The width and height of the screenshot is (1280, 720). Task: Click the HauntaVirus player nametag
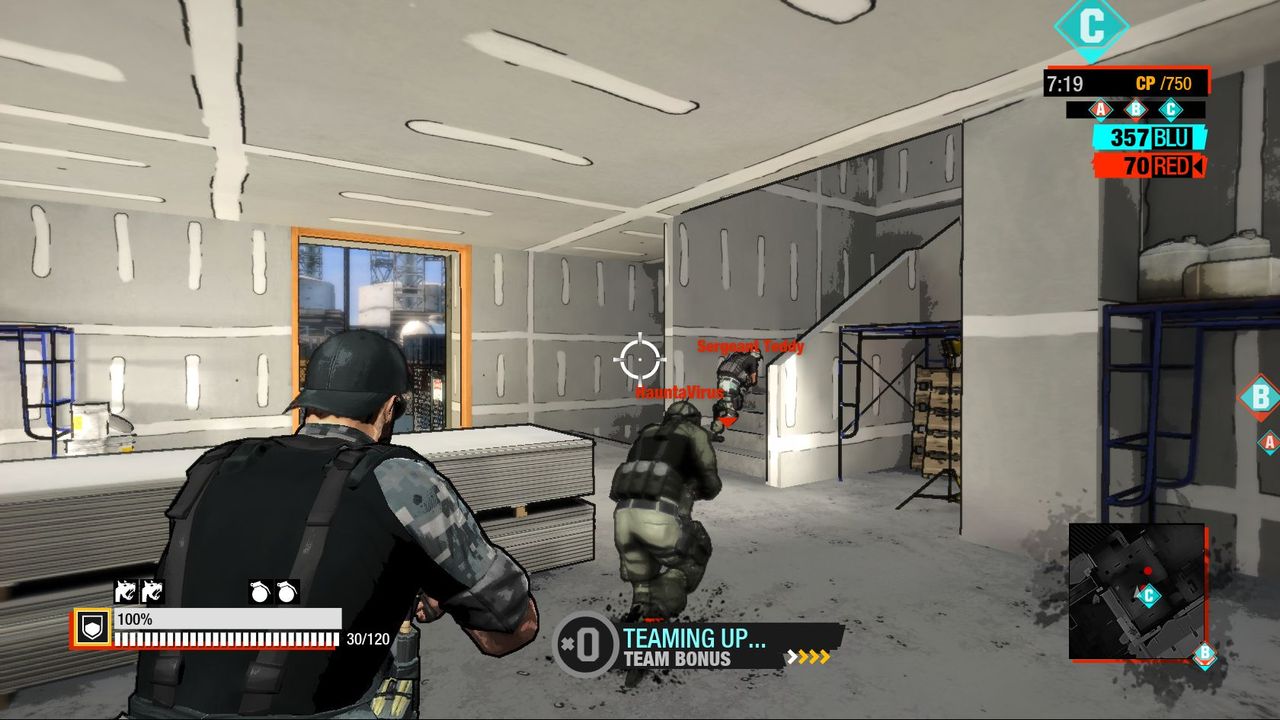click(x=678, y=393)
